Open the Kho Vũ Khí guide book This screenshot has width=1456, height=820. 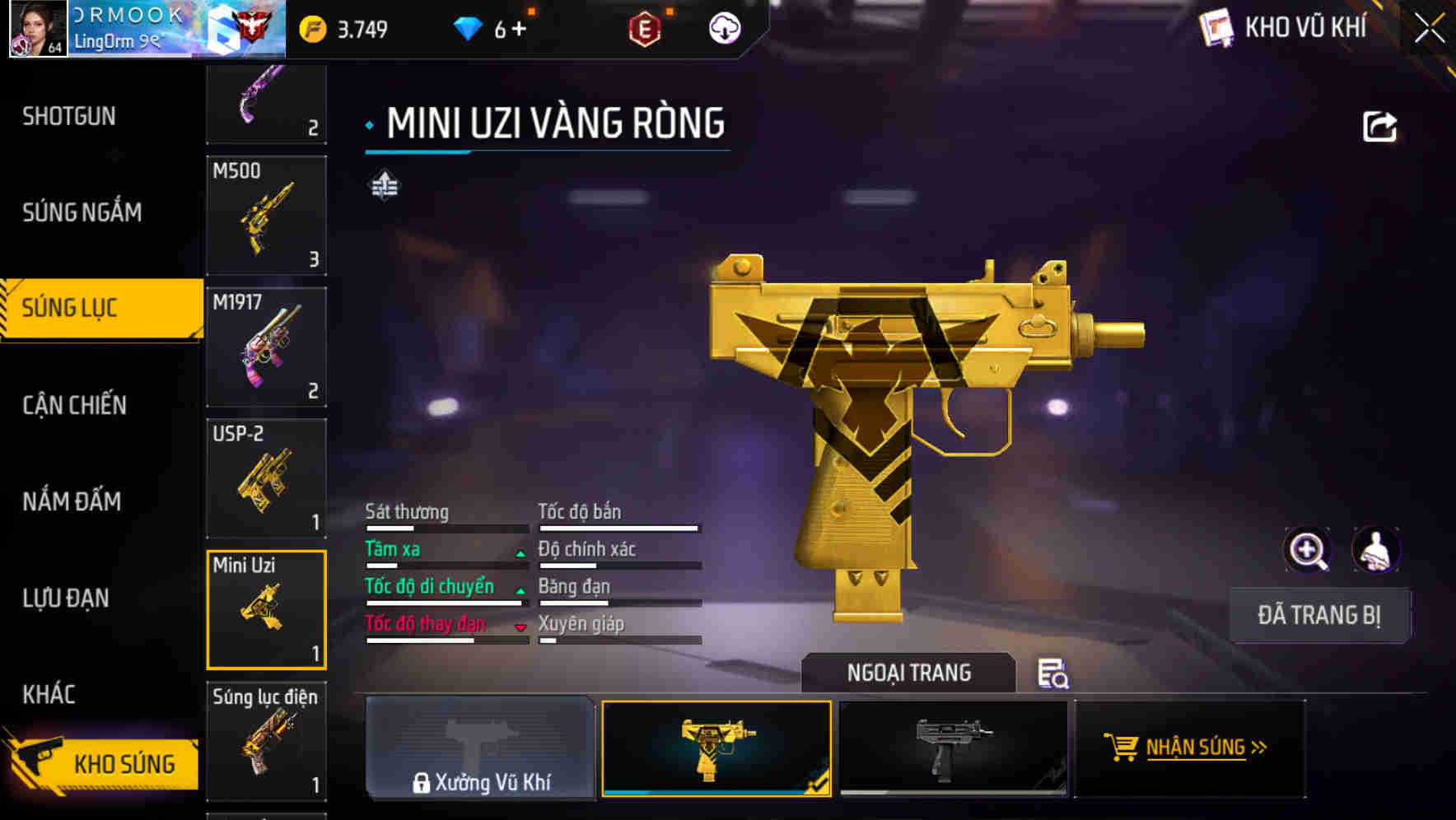point(1216,28)
